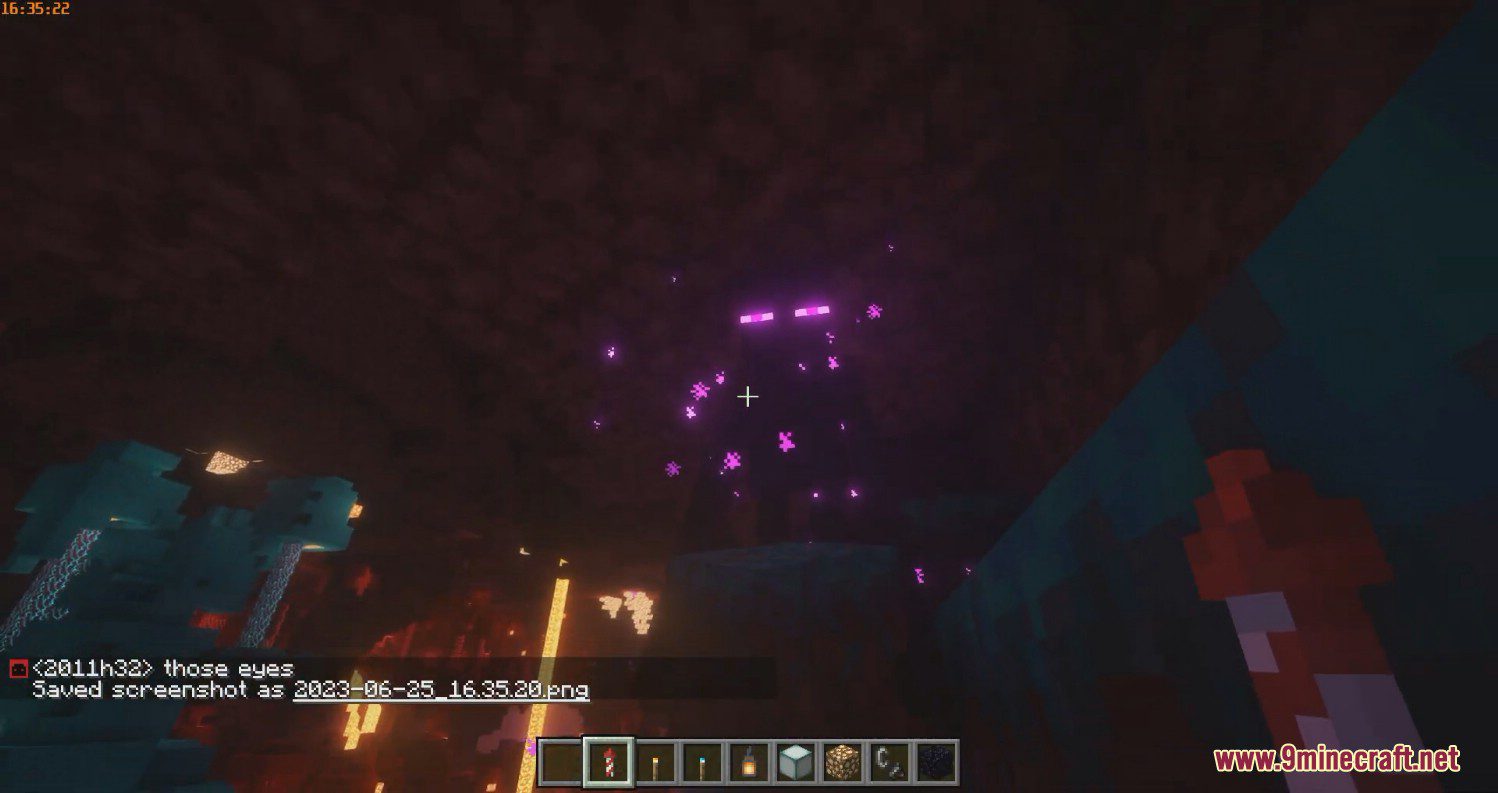
Task: Click the chat message from 2011h32
Action: click(x=160, y=670)
